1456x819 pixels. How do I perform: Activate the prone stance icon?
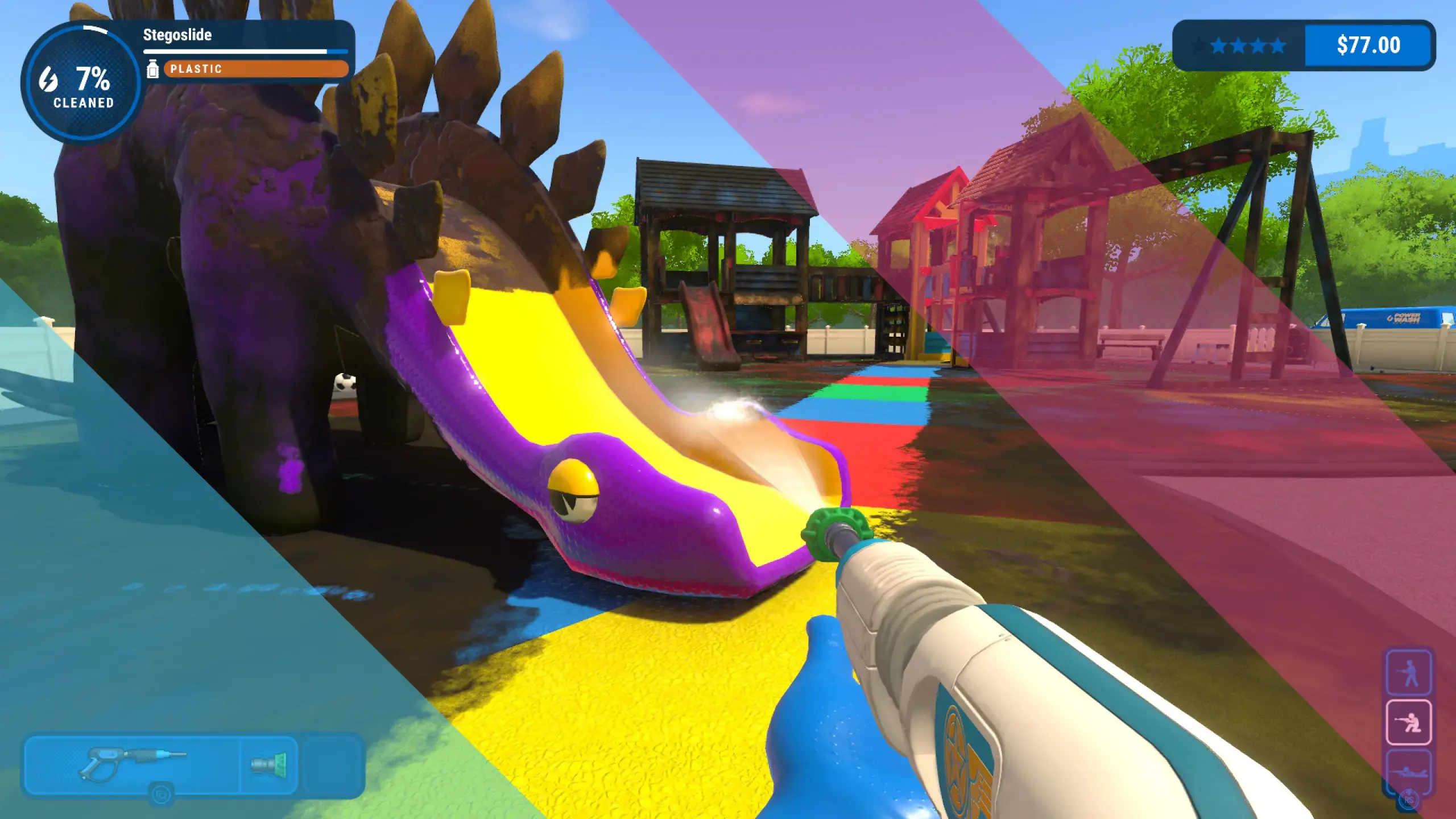tap(1408, 771)
